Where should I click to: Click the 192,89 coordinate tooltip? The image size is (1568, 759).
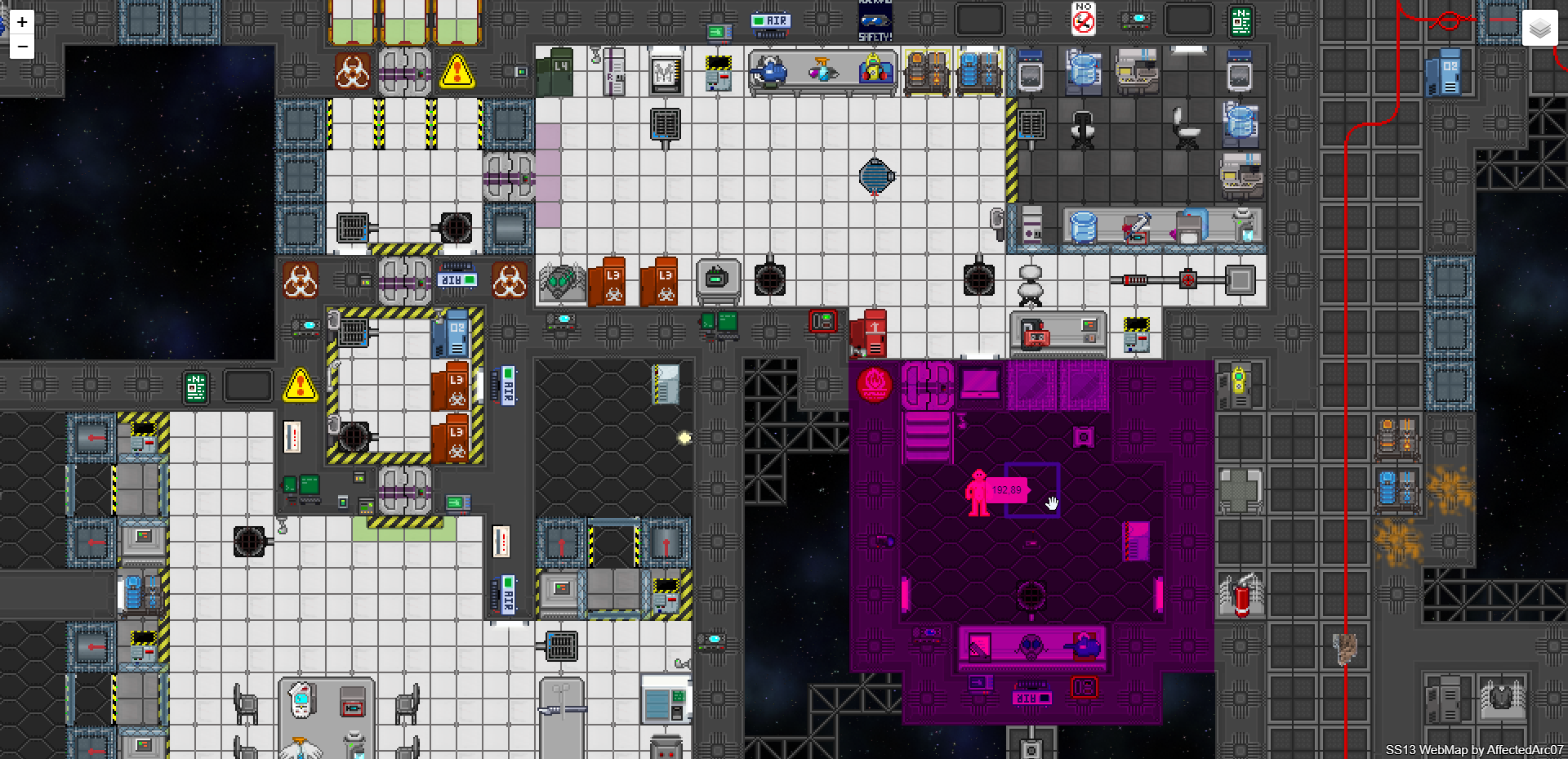[x=1006, y=490]
